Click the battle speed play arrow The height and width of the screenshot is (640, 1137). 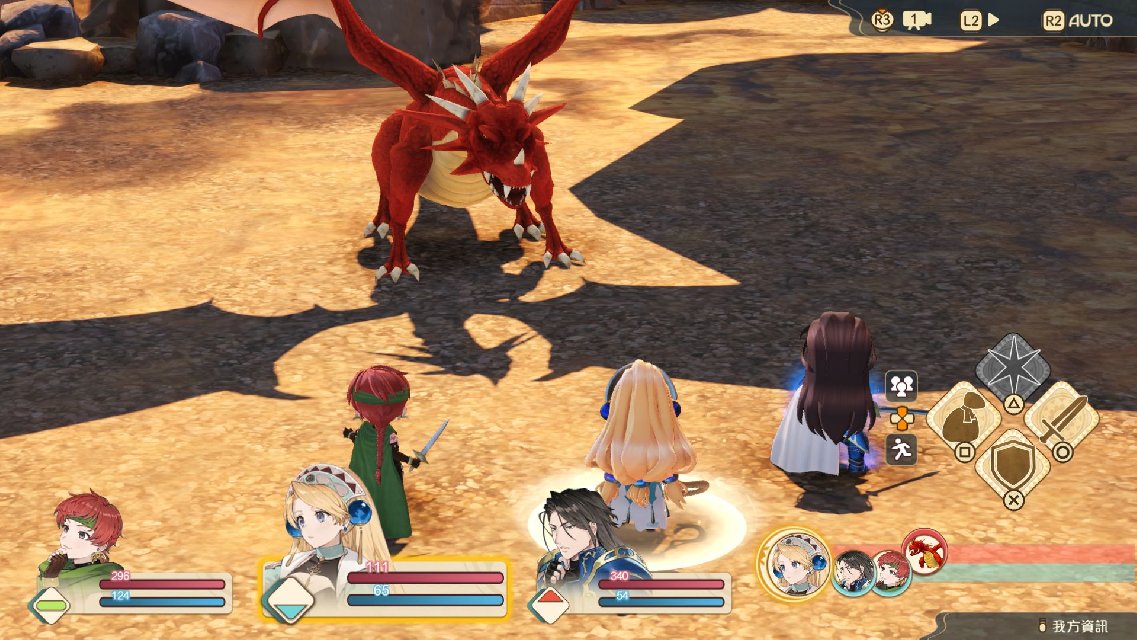point(993,20)
